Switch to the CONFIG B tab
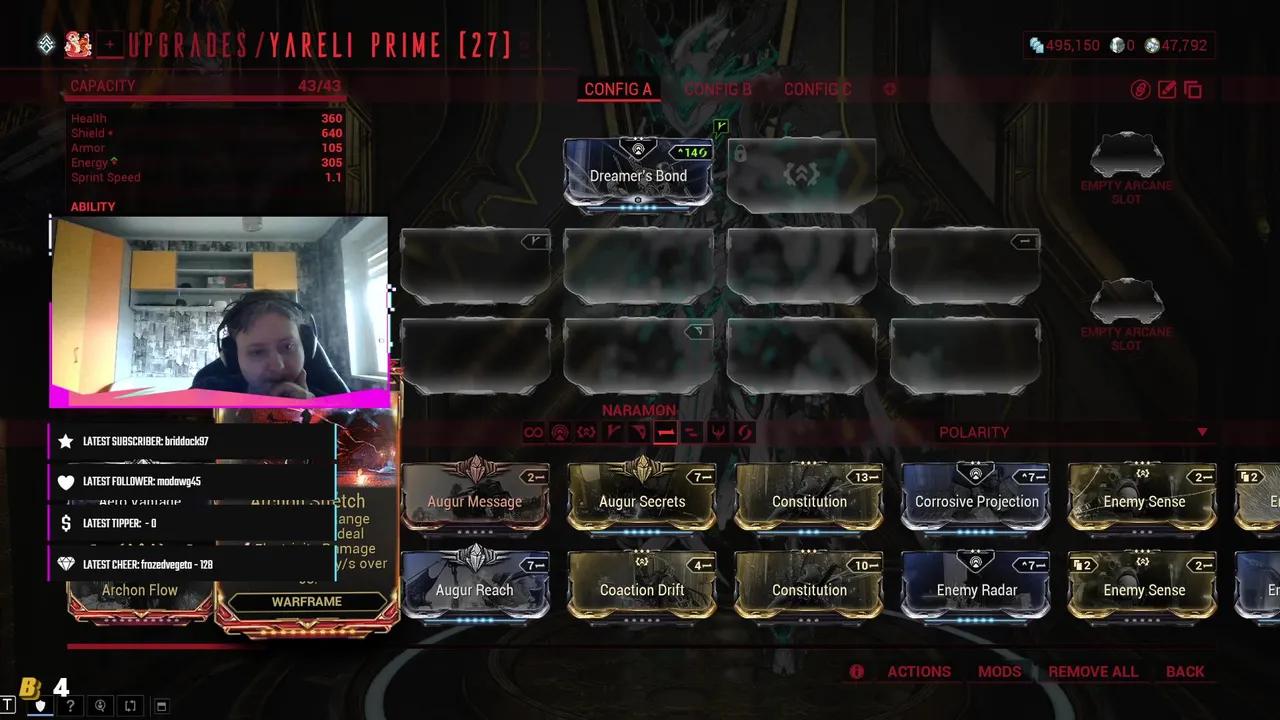Image resolution: width=1280 pixels, height=720 pixels. pos(718,89)
